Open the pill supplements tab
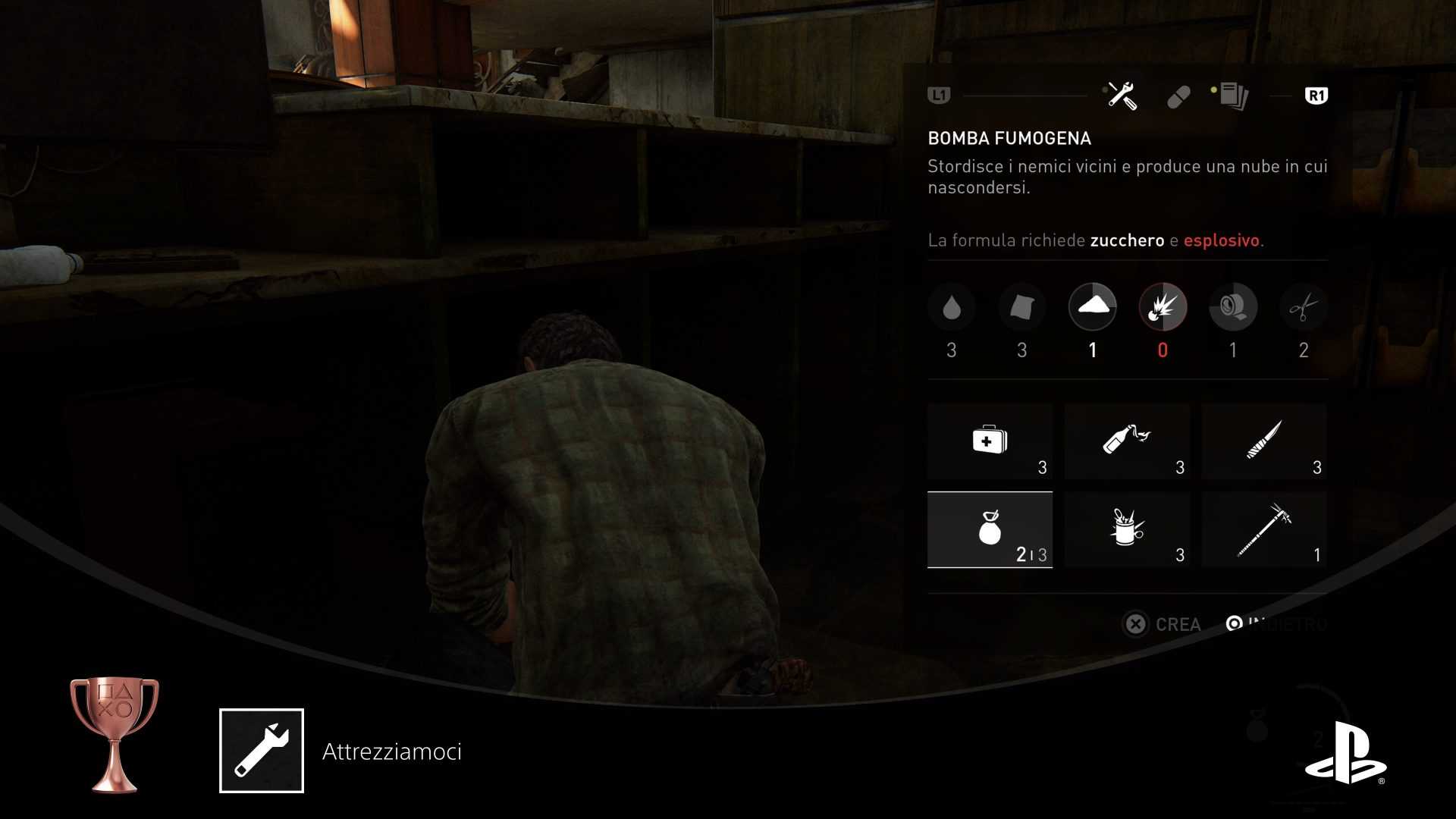Image resolution: width=1456 pixels, height=819 pixels. pyautogui.click(x=1178, y=97)
